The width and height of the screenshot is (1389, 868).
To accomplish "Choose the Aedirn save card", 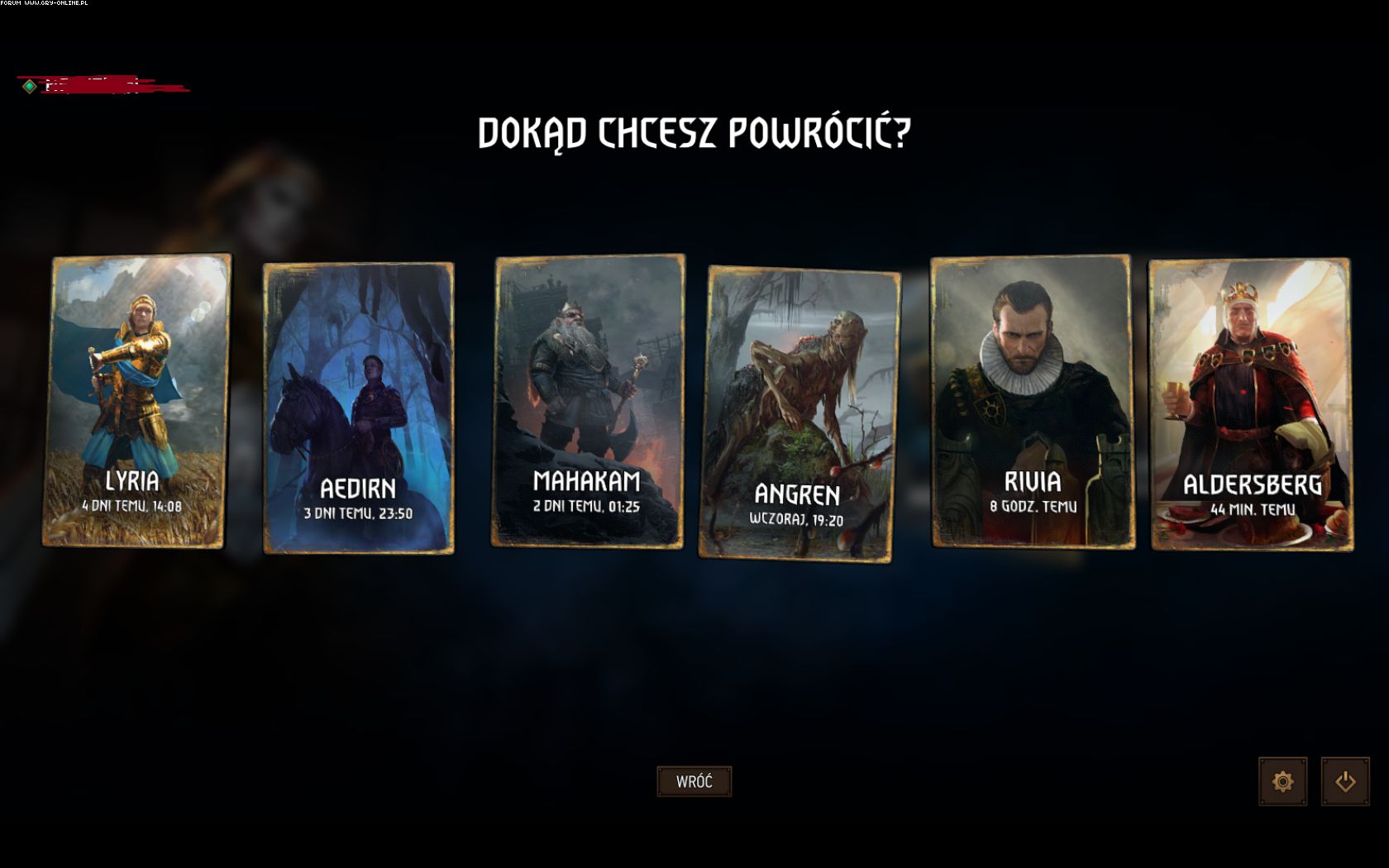I will click(358, 408).
